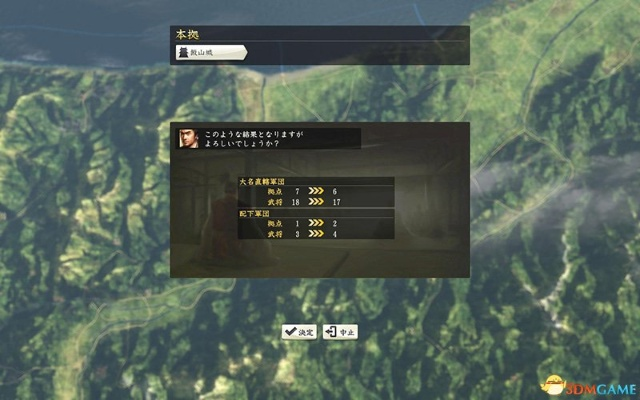Select the castle entry under 本拠
The height and width of the screenshot is (400, 640).
click(x=209, y=52)
